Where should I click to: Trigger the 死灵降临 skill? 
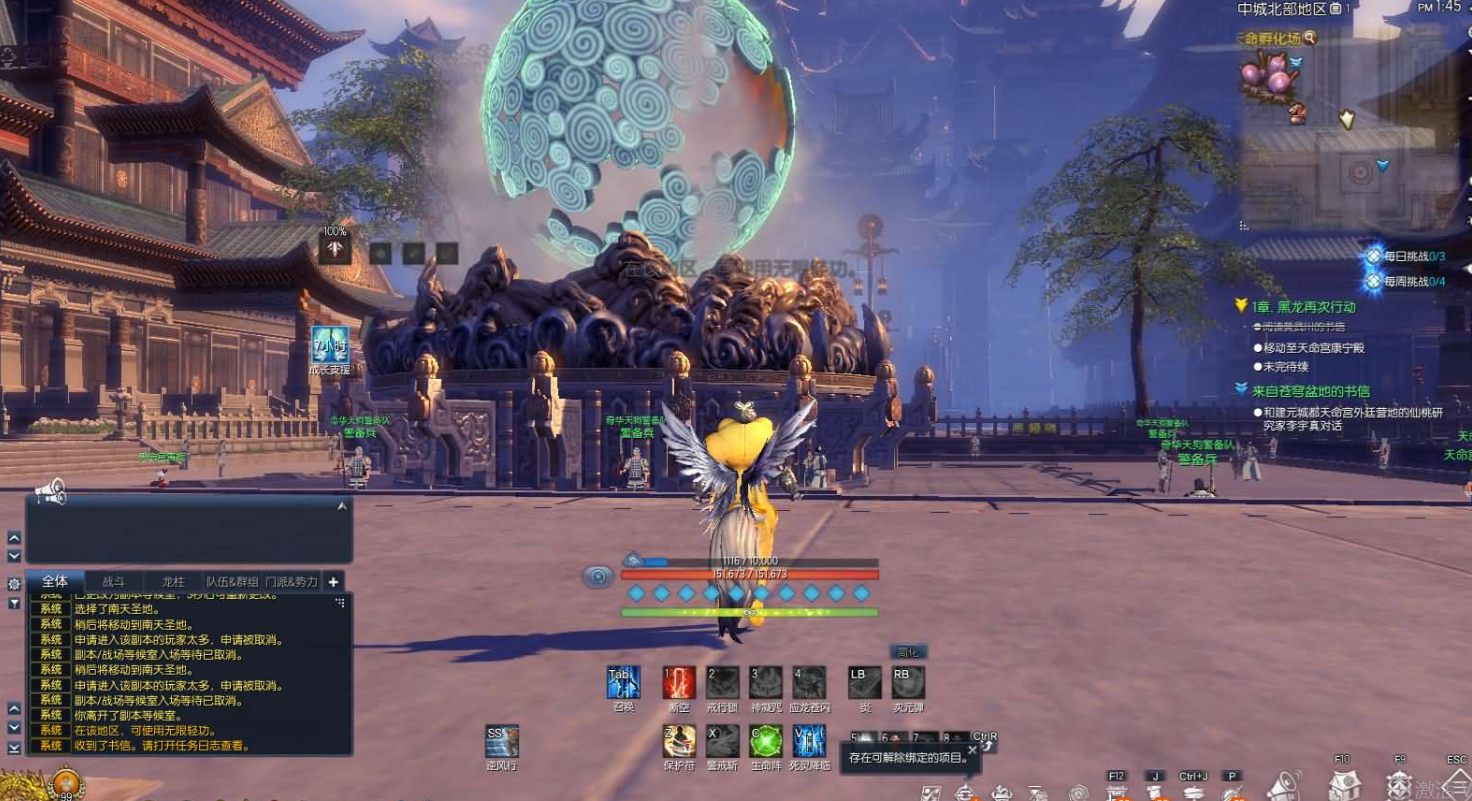tap(809, 741)
